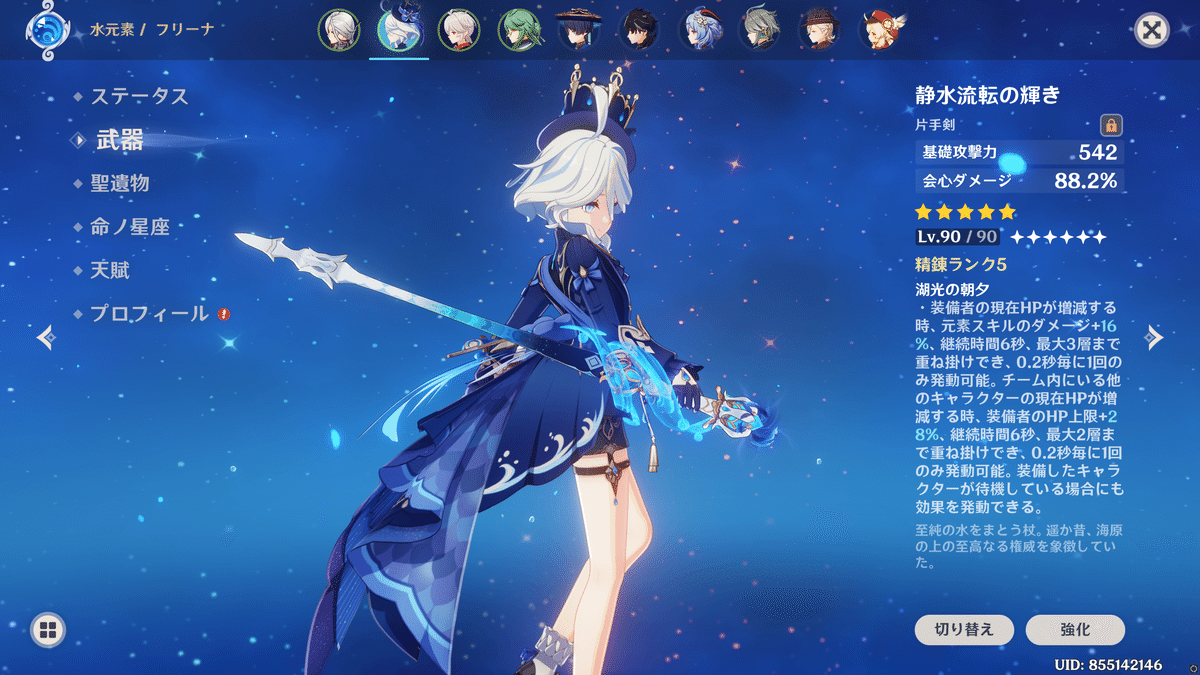Open the プロフィール (Profile) entry
1200x675 pixels.
pyautogui.click(x=150, y=313)
